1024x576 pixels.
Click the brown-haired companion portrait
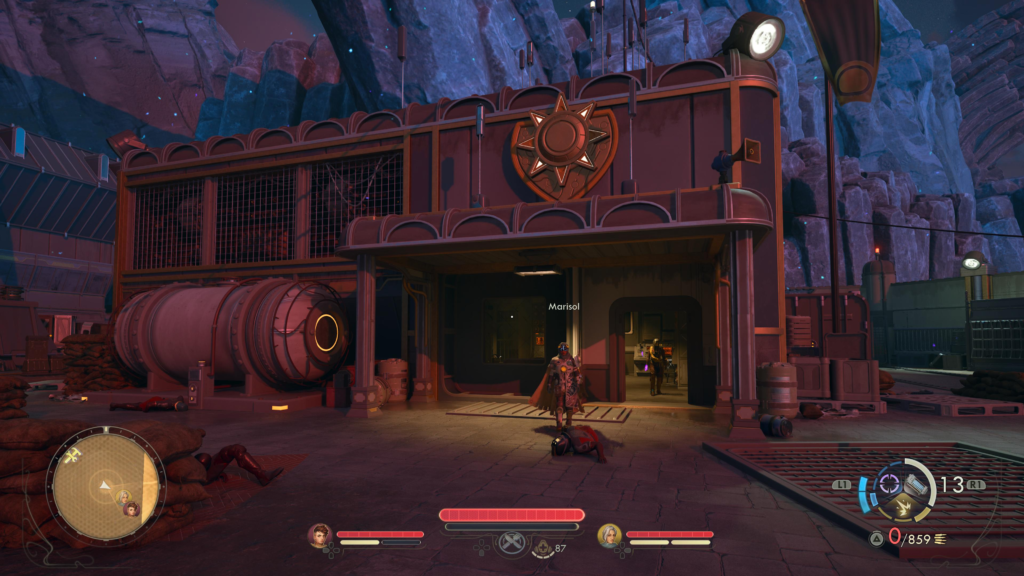click(319, 535)
